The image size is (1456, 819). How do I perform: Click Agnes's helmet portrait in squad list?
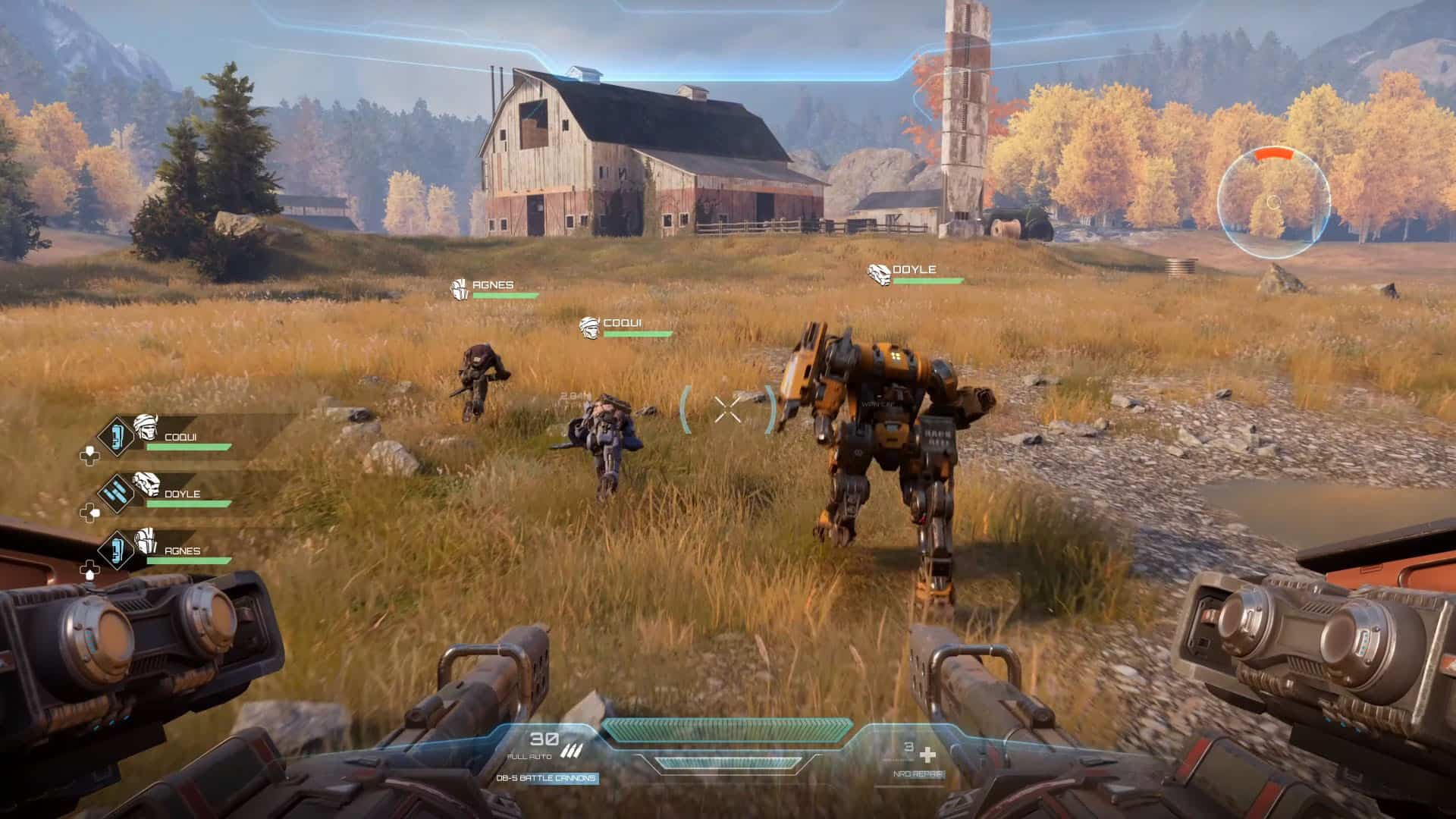tap(145, 541)
